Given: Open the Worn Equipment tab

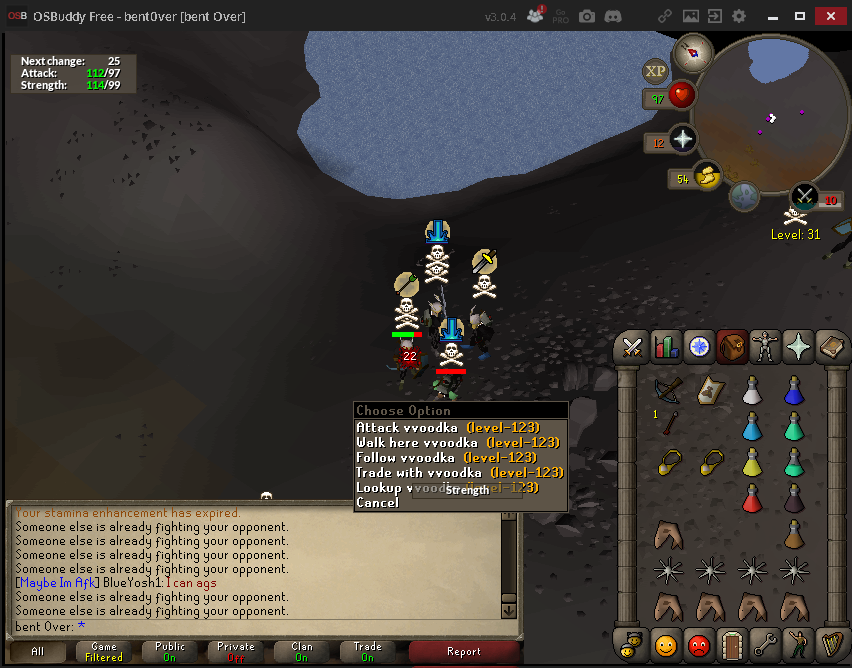Looking at the screenshot, I should (765, 347).
